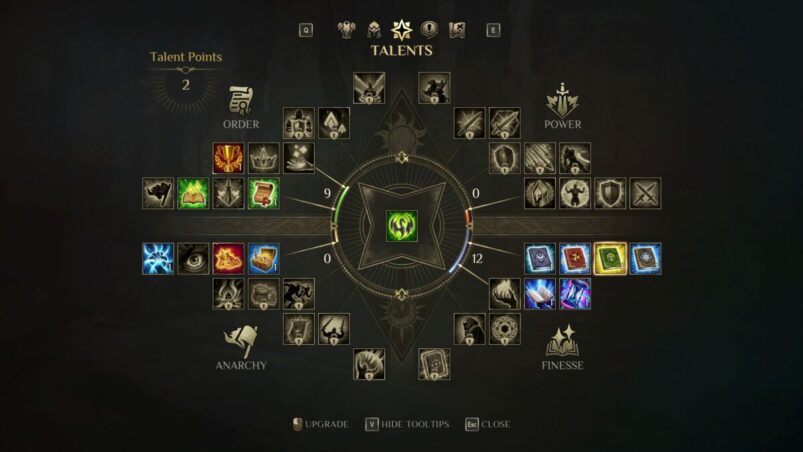
Task: Select the shield talent in Power
Action: pyautogui.click(x=610, y=193)
